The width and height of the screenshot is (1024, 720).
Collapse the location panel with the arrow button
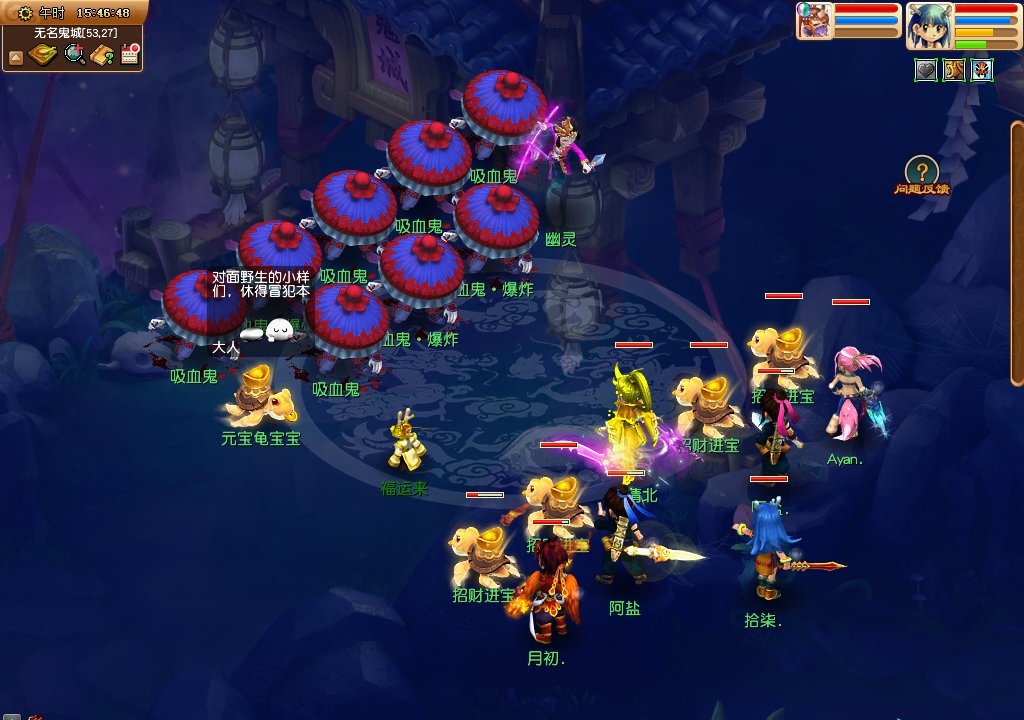click(x=15, y=57)
